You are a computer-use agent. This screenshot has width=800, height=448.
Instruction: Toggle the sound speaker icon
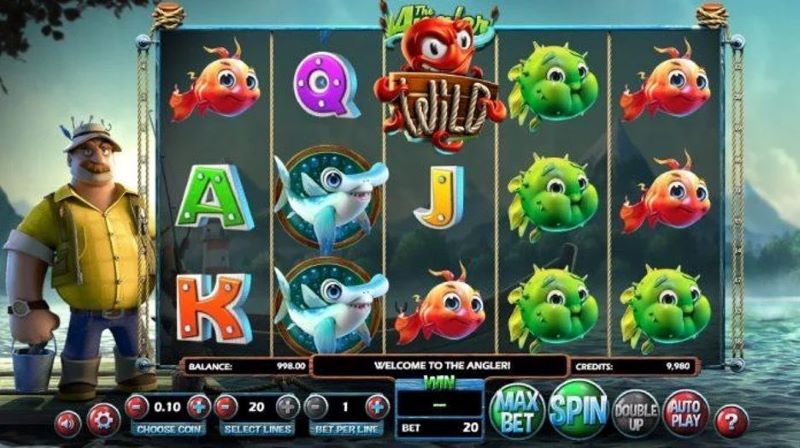click(x=67, y=420)
